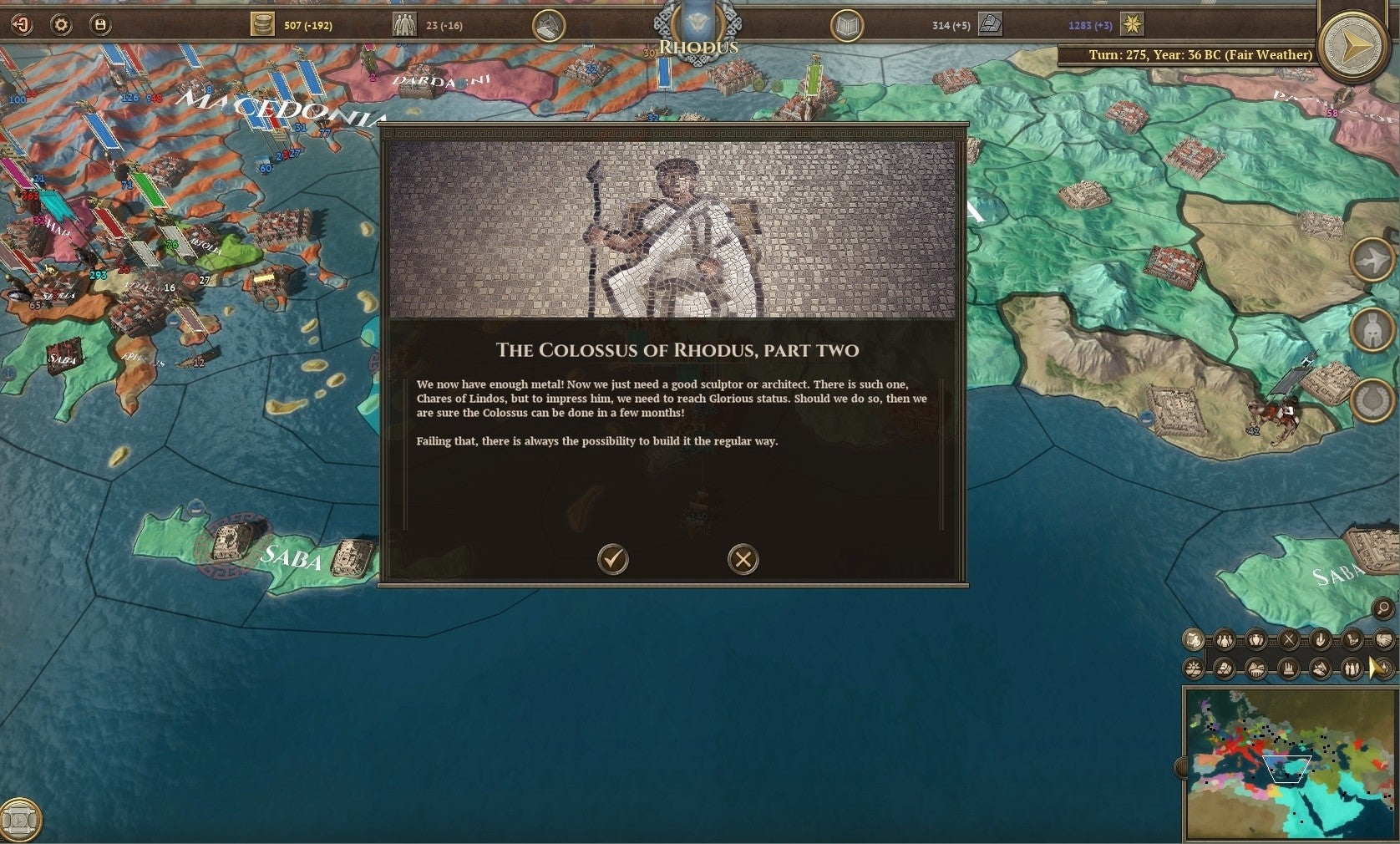Click the eagle icon on right side

click(x=1372, y=261)
